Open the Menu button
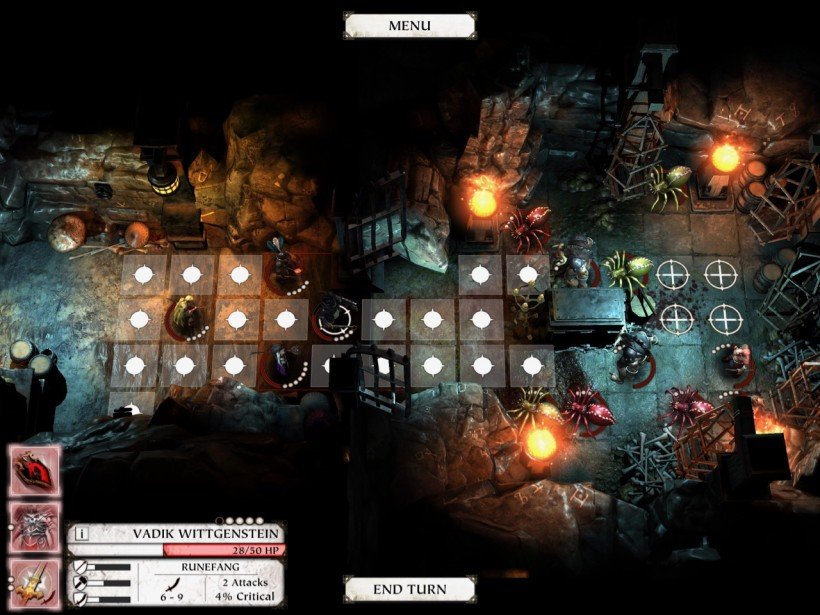 click(409, 25)
